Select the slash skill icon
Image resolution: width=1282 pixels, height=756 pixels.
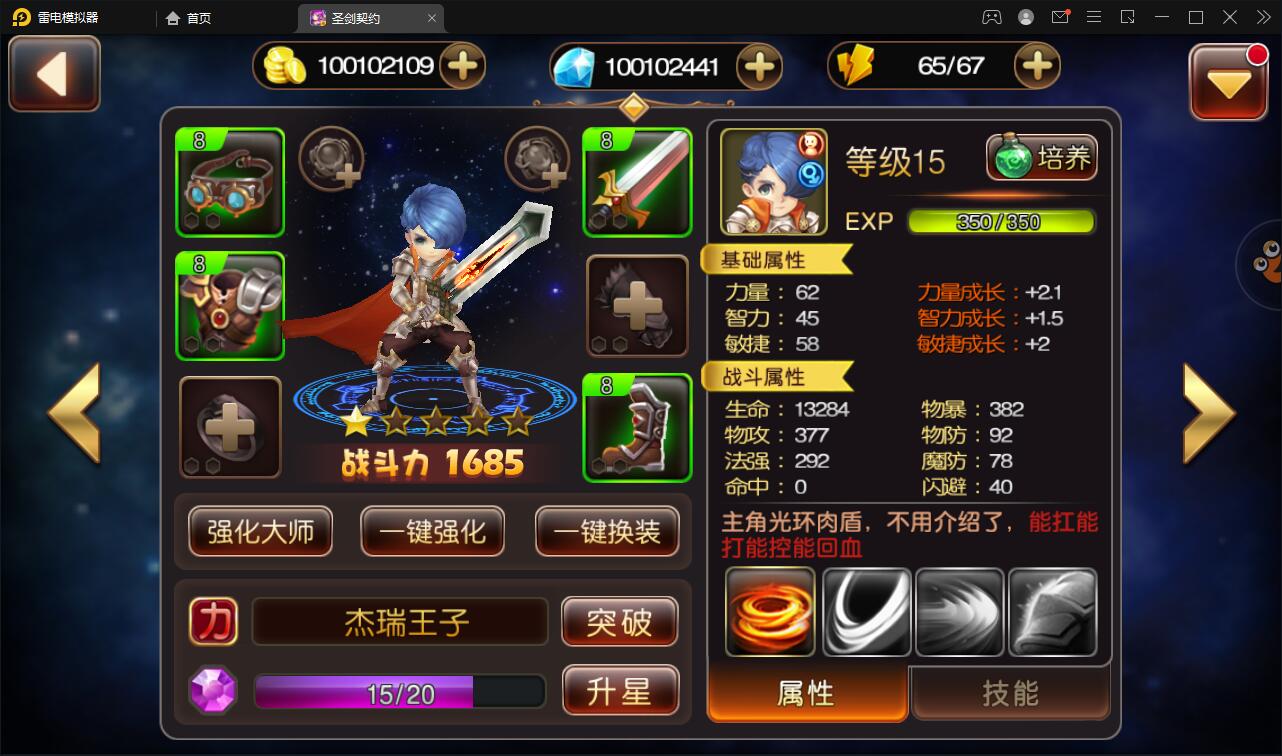coord(866,611)
